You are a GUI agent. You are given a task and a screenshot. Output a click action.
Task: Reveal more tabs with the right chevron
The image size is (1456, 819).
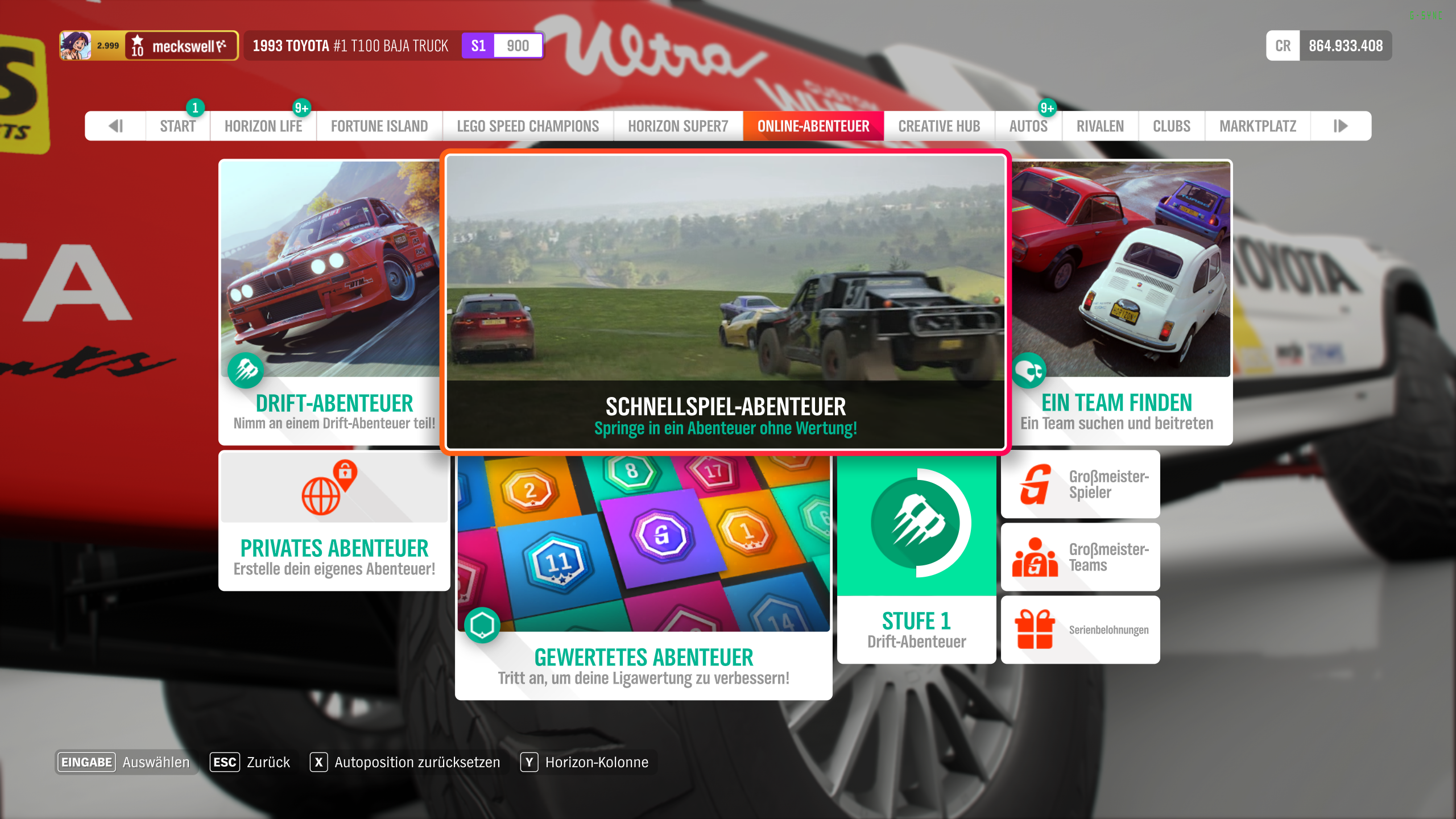point(1341,126)
